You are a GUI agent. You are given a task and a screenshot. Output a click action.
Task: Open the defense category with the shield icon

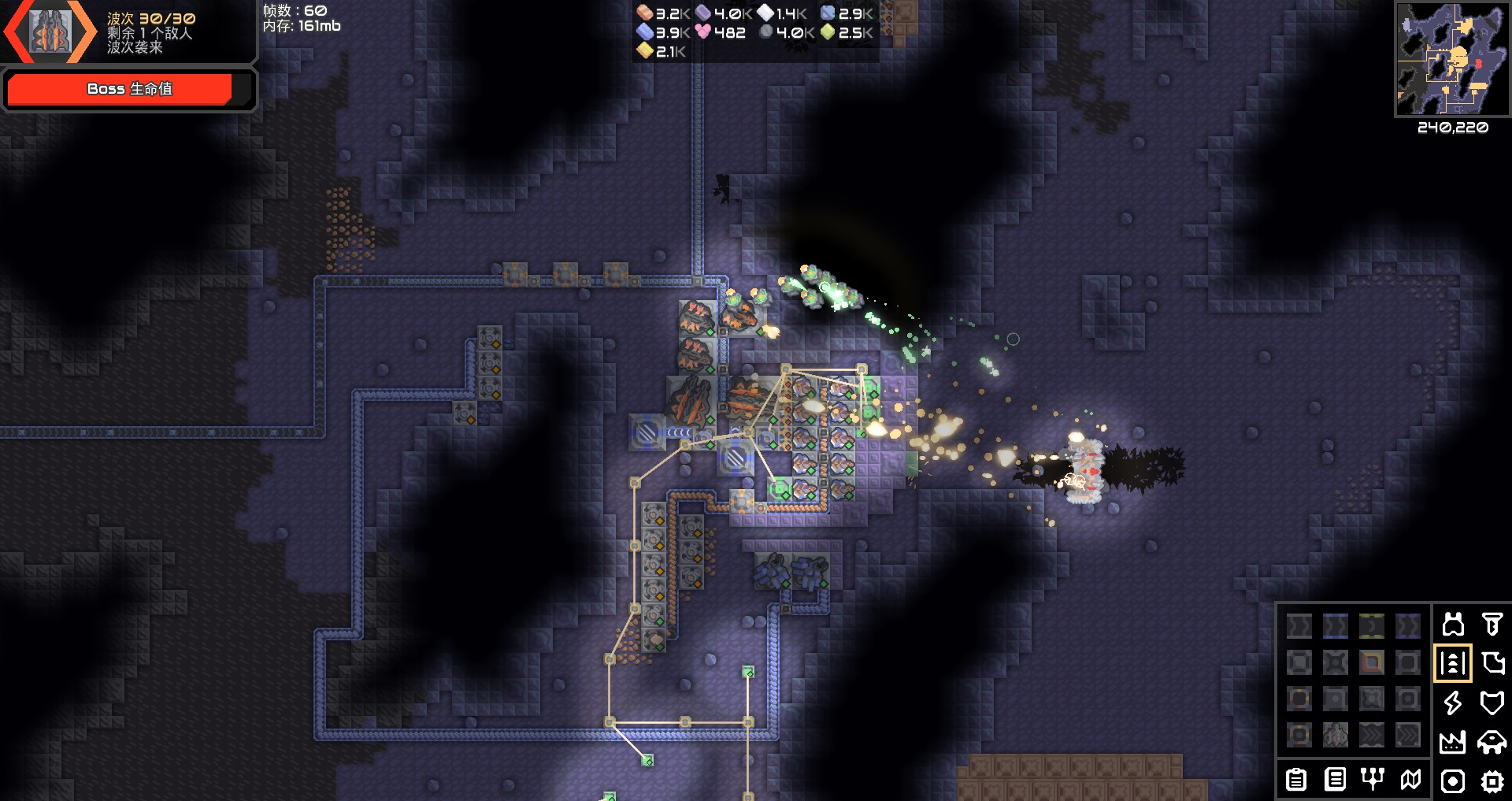tap(1492, 703)
